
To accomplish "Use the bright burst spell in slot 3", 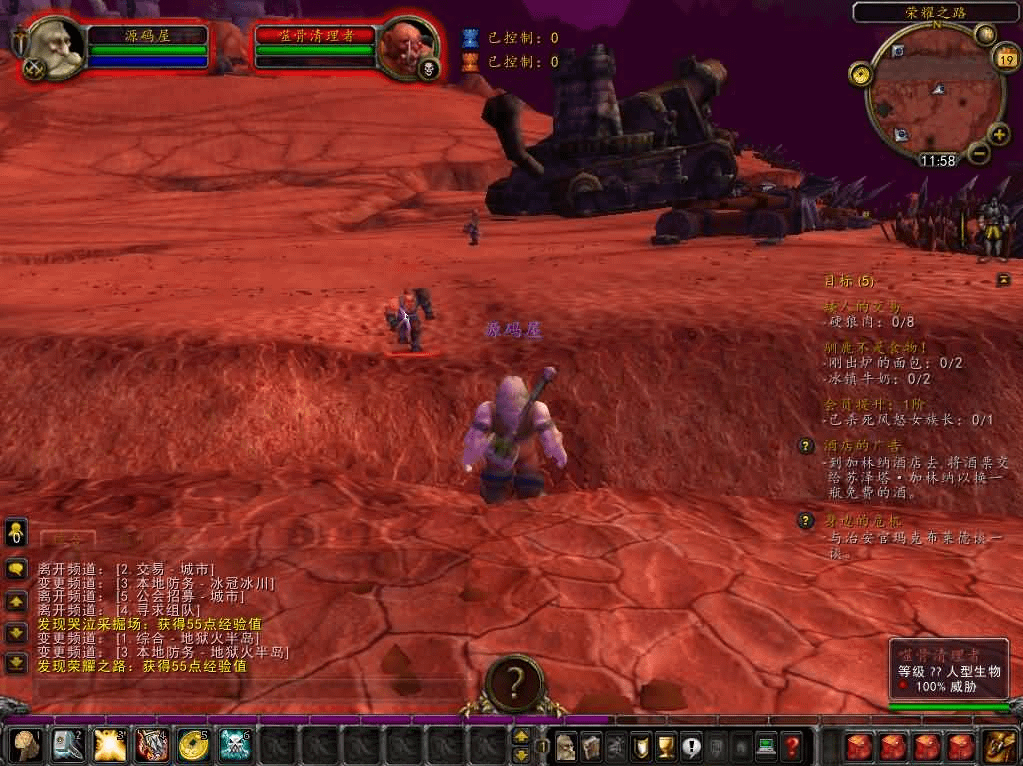I will pos(108,745).
